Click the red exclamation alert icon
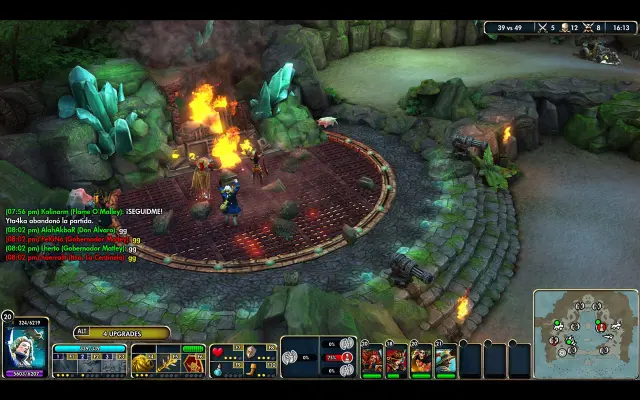The image size is (640, 400). pos(346,358)
